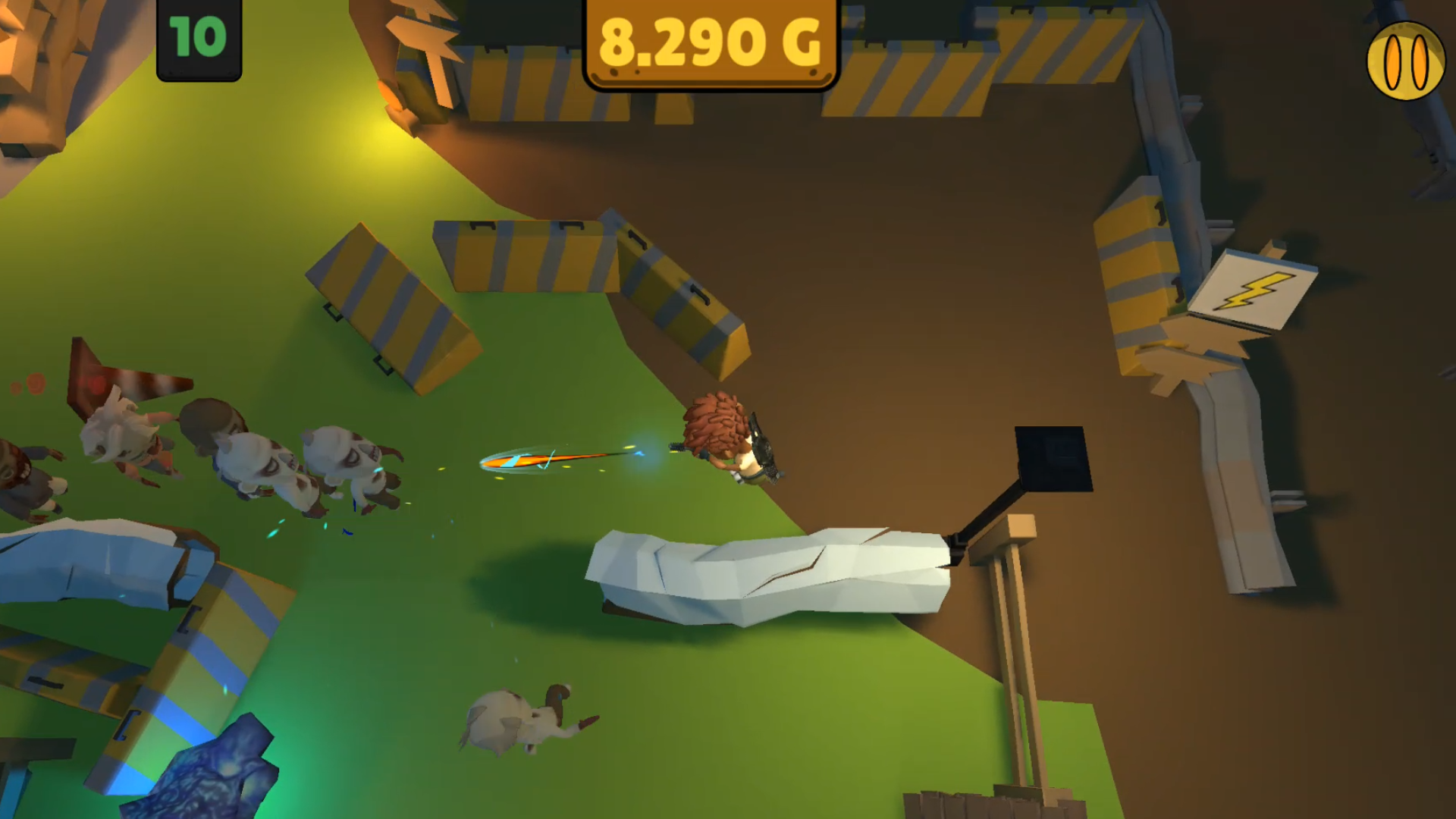Screen dimensions: 1456x819
Task: Select the lightning bolt sign
Action: pos(1255,292)
